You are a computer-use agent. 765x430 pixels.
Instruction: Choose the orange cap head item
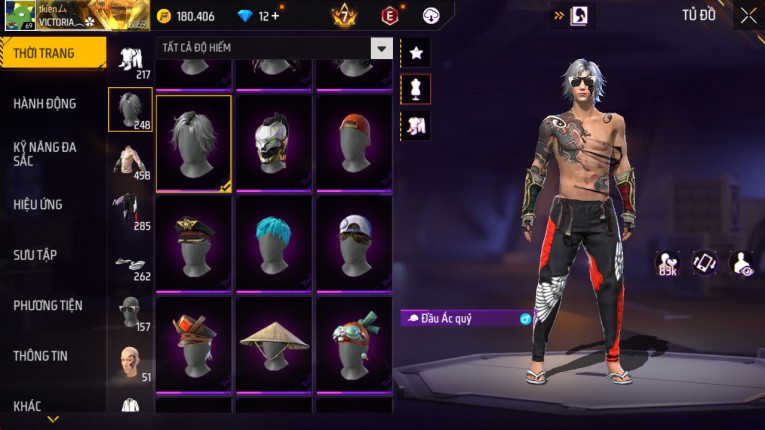[x=354, y=142]
